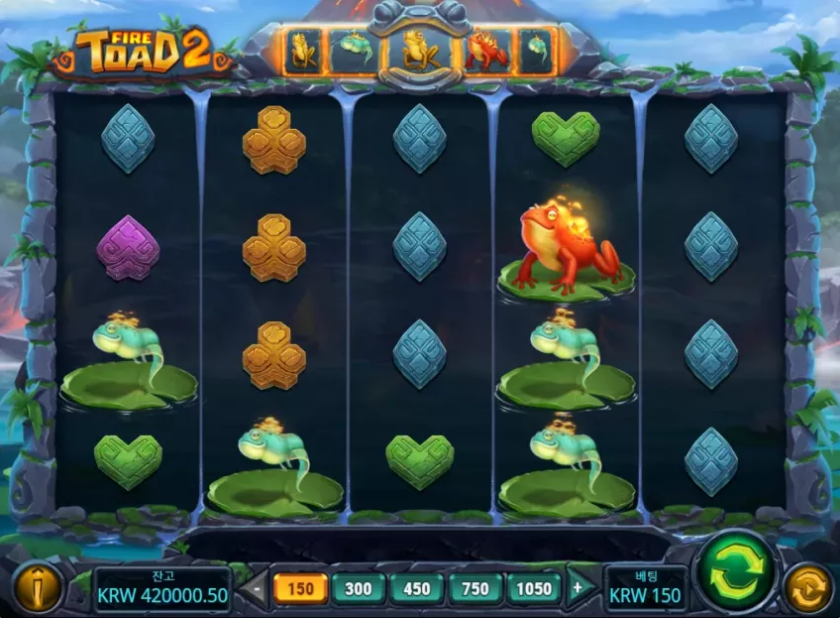Spin the reels with the green button
This screenshot has height=618, width=840.
pos(735,572)
